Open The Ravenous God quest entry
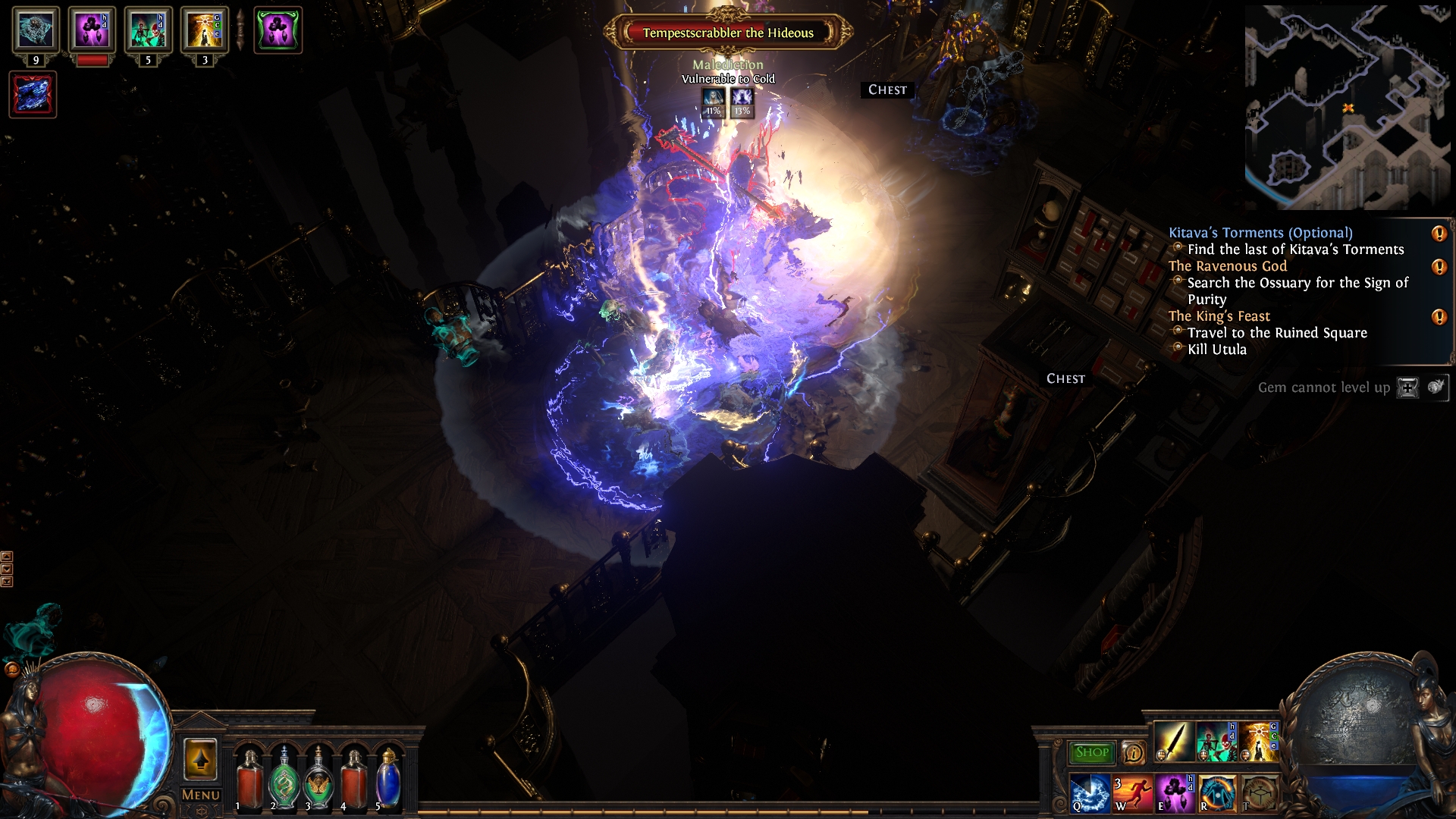The image size is (1456, 819). (1227, 266)
